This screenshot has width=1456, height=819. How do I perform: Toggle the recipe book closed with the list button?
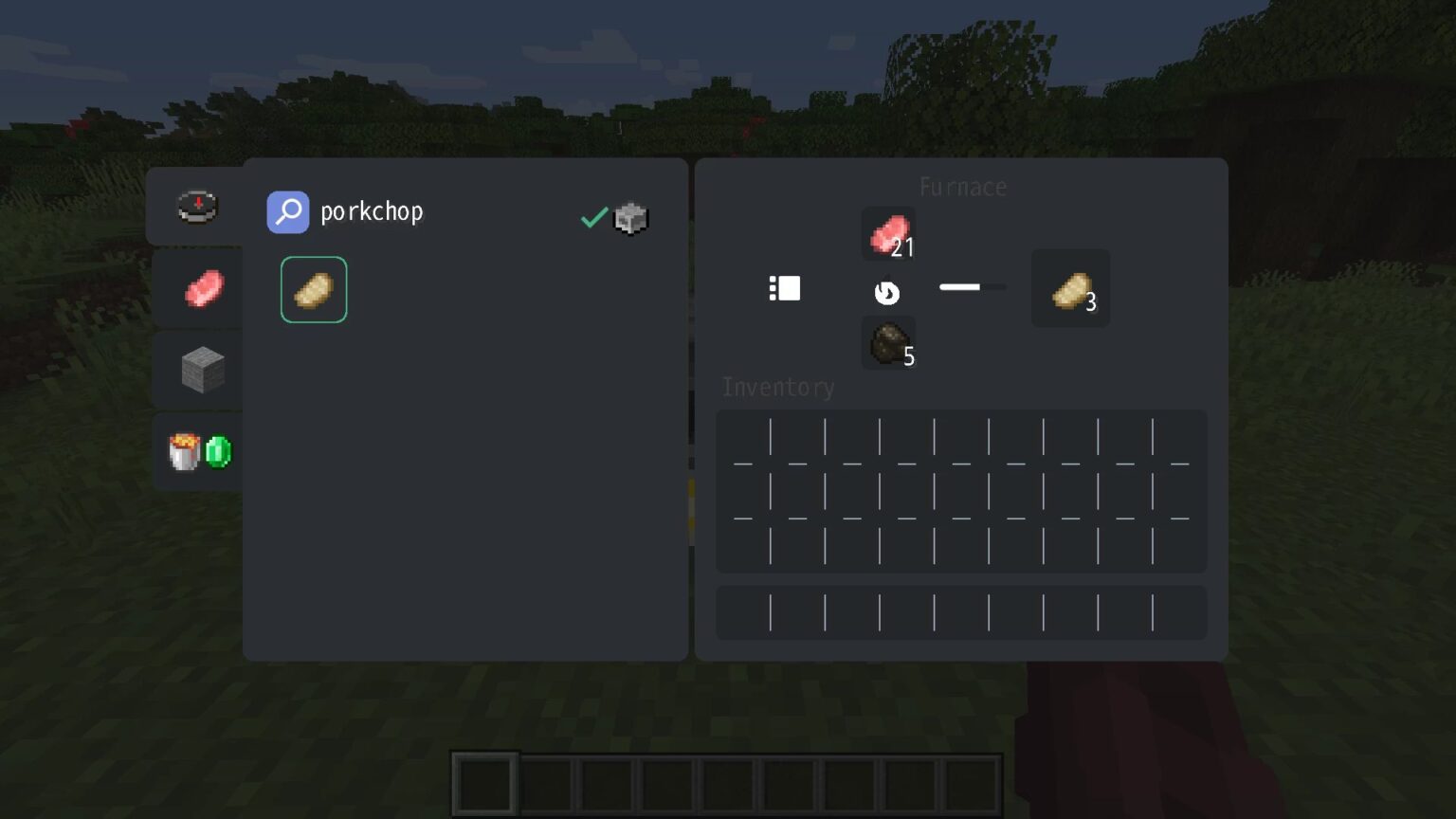pyautogui.click(x=785, y=288)
